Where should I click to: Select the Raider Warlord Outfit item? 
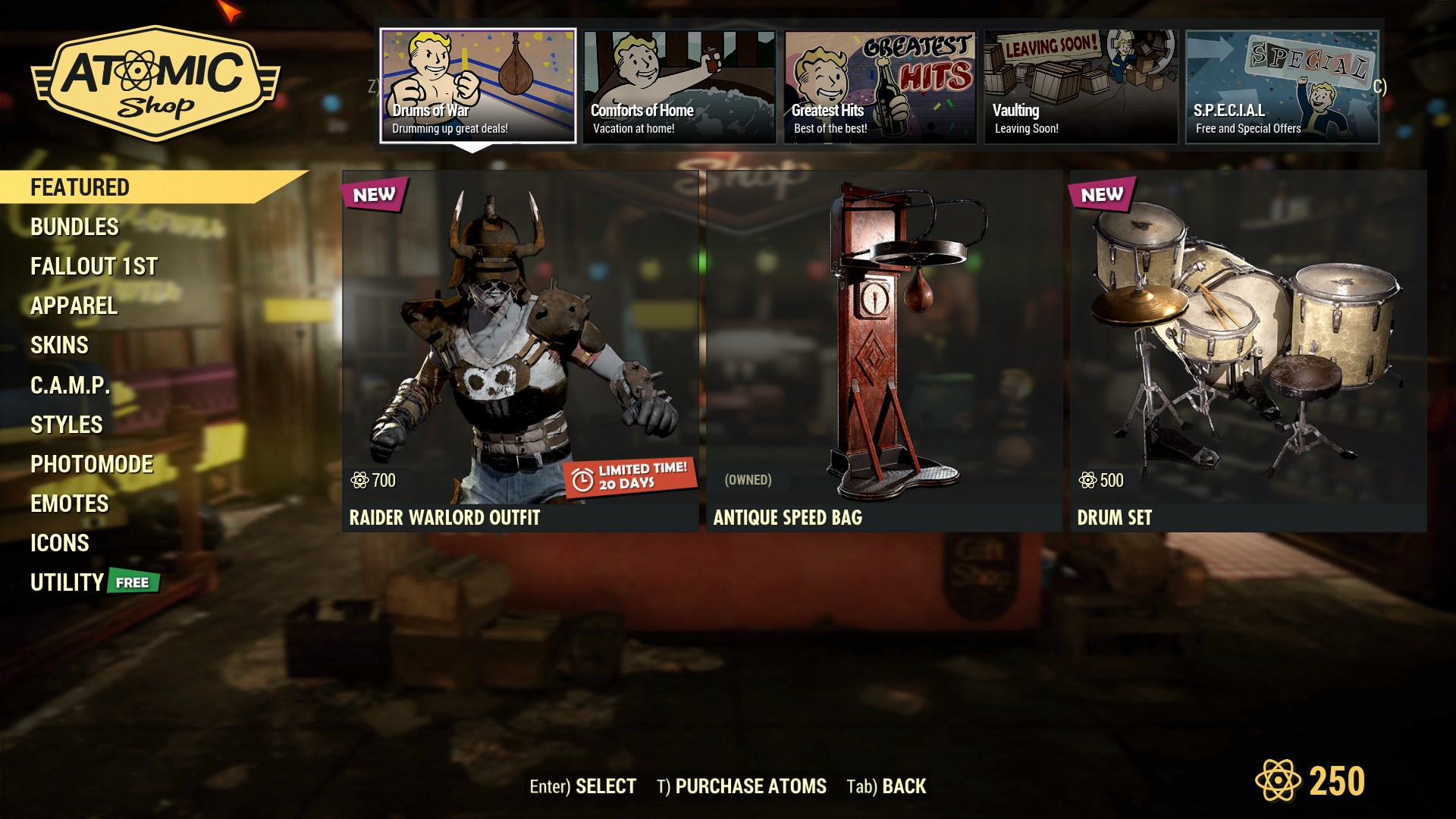(520, 350)
